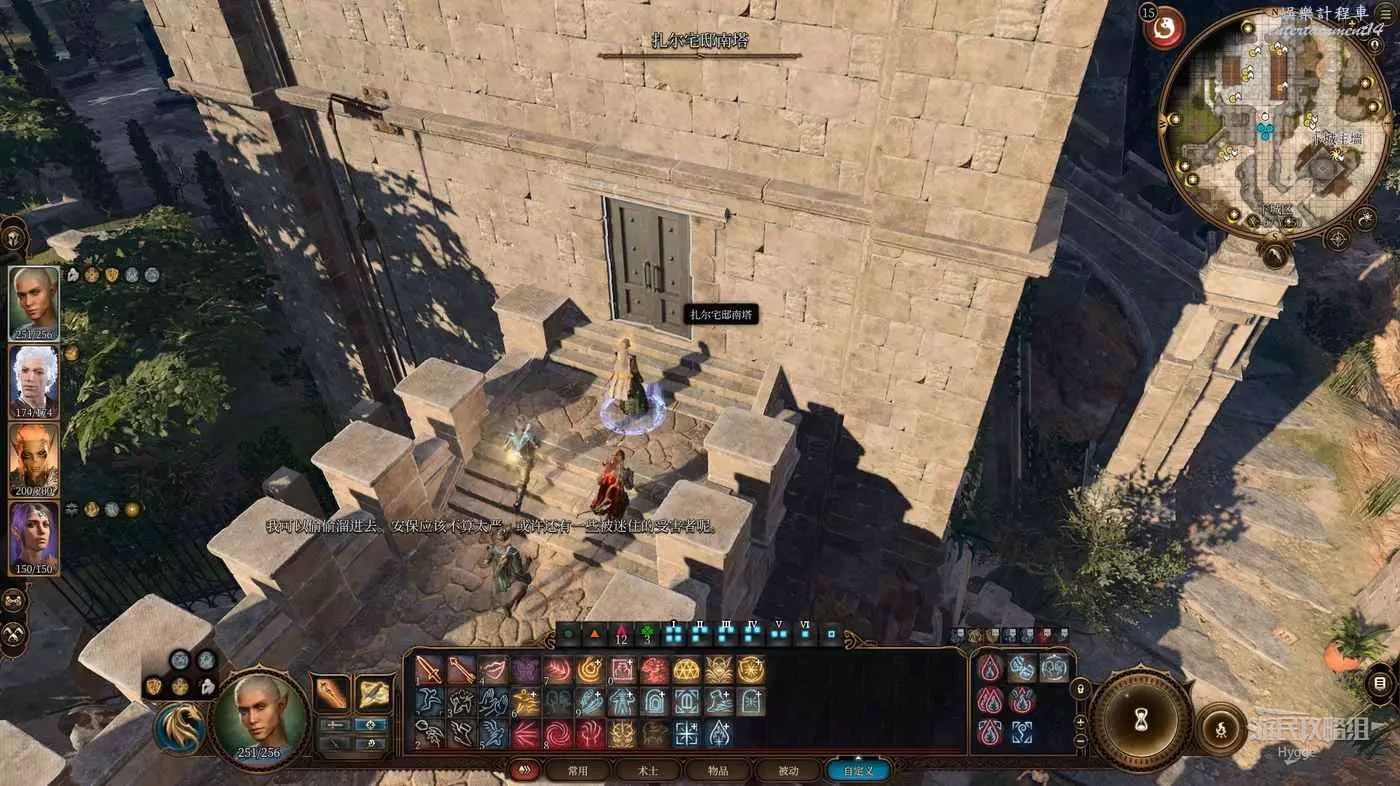Choose the purple-haired companion portrait
1400x786 pixels.
pos(34,538)
